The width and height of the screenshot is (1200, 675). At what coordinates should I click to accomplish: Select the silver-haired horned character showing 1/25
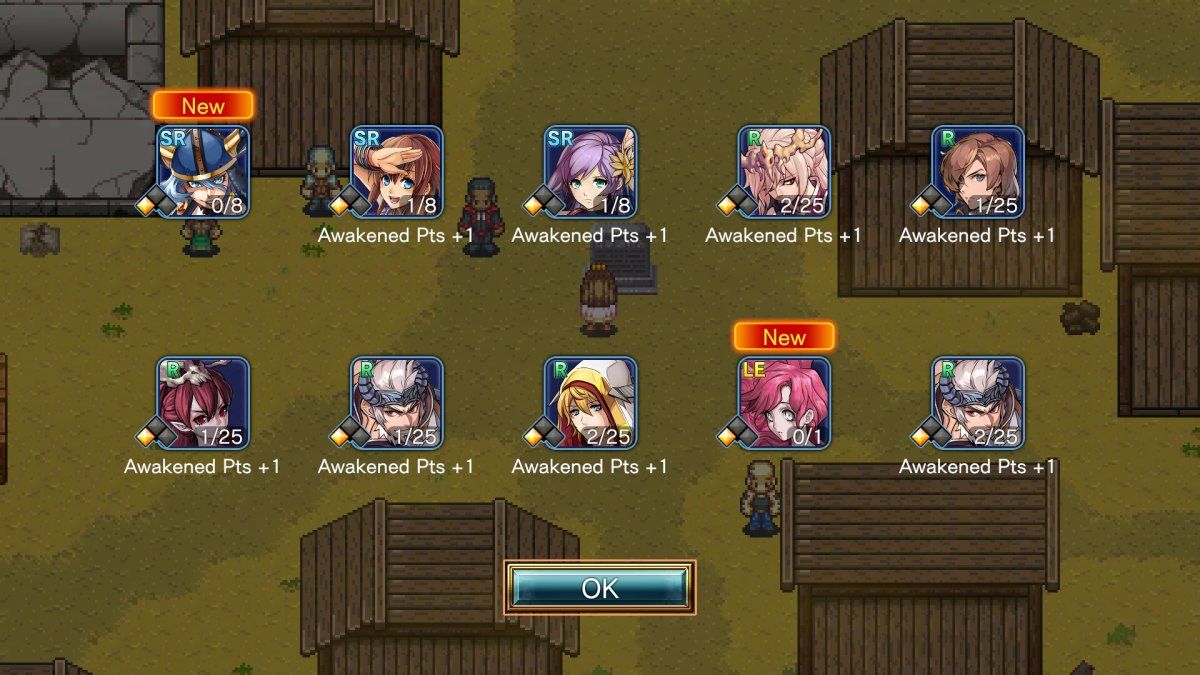[x=396, y=402]
